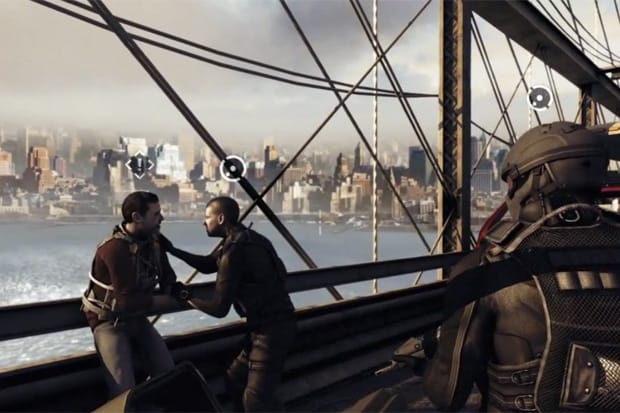Select the diamond exclamation objective marker
This screenshot has height=413, width=620.
pos(139,165)
